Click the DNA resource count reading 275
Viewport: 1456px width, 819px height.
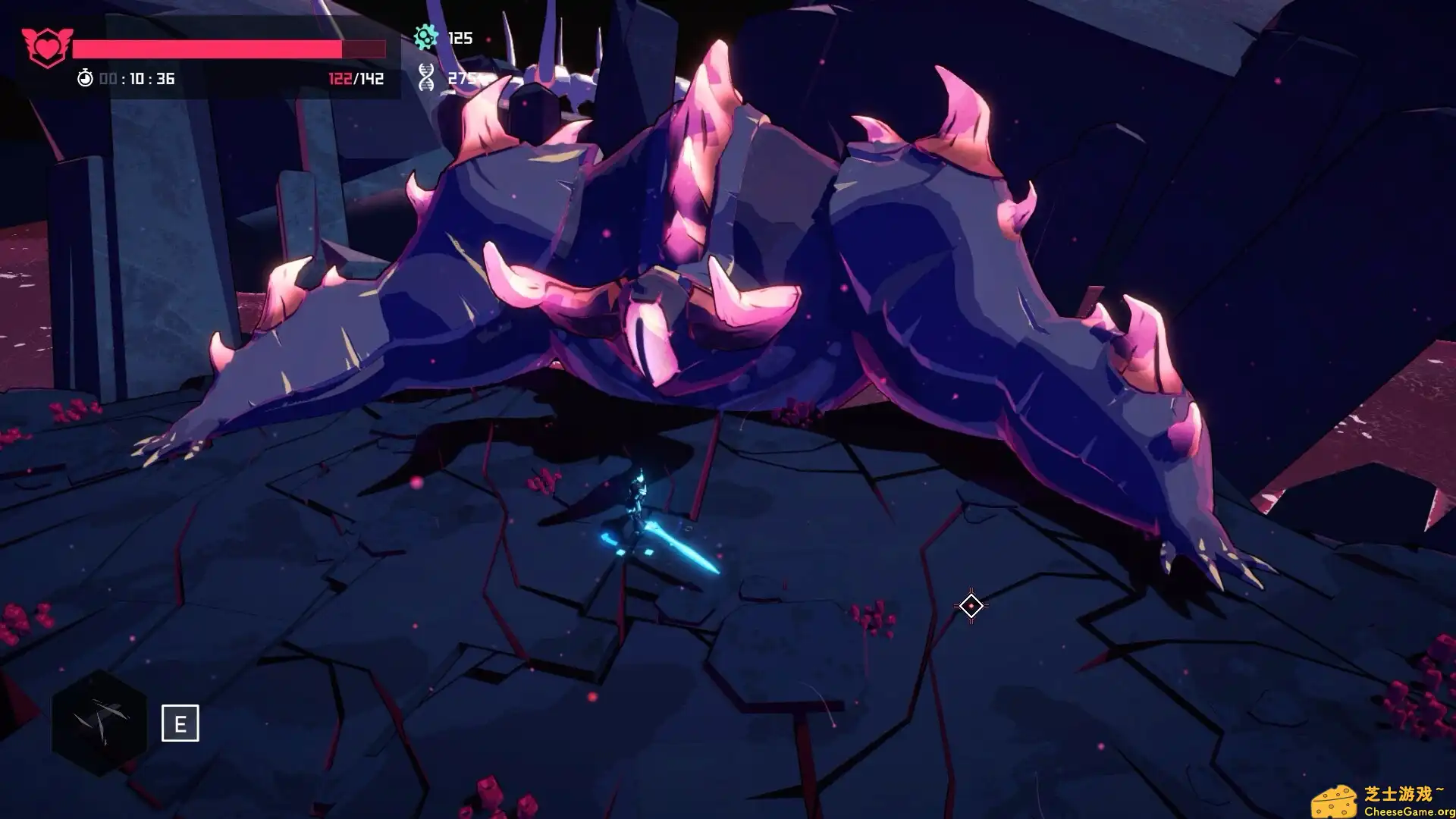tap(463, 77)
